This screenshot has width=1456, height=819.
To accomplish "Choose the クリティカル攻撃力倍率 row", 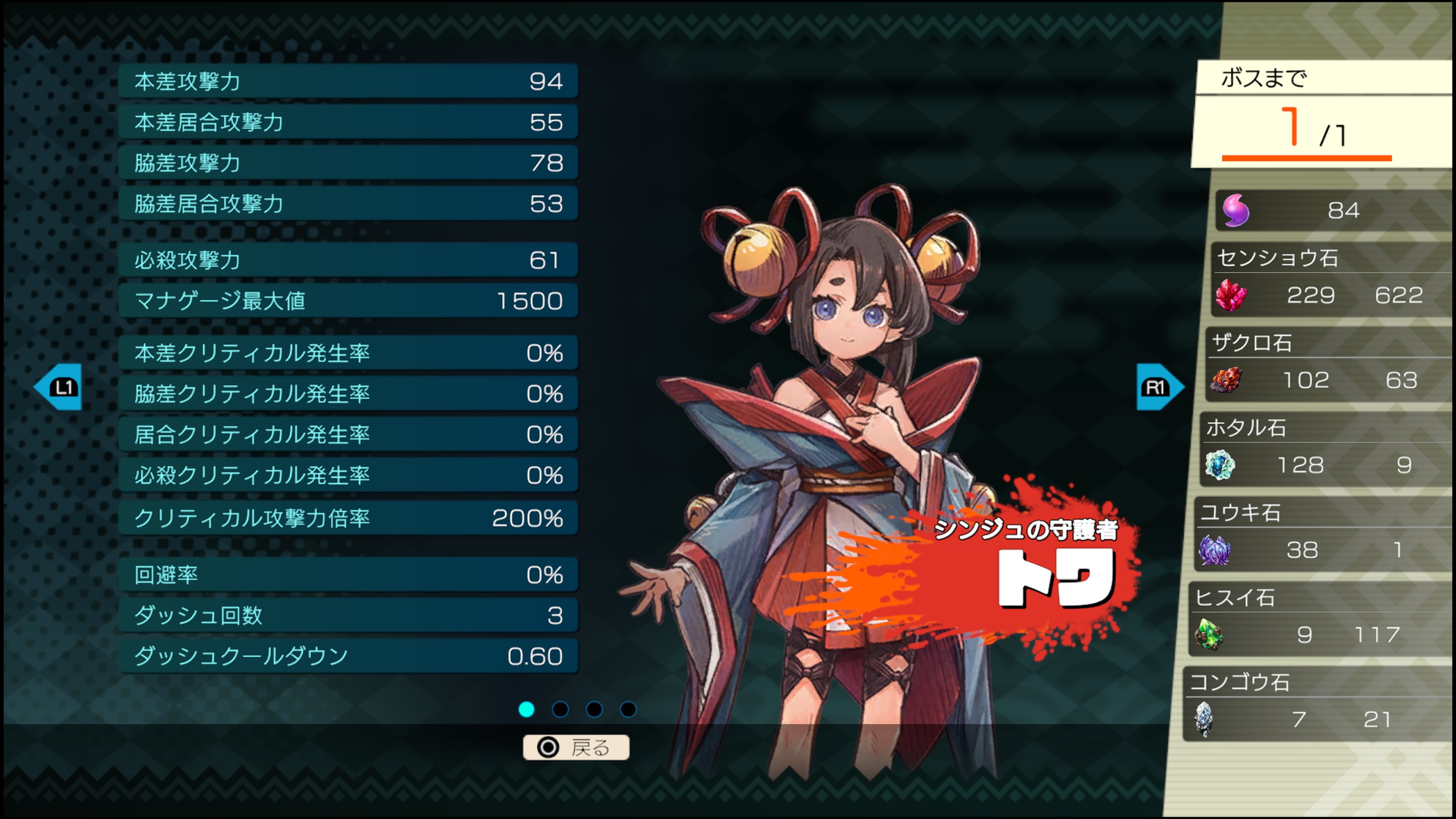I will pos(348,518).
